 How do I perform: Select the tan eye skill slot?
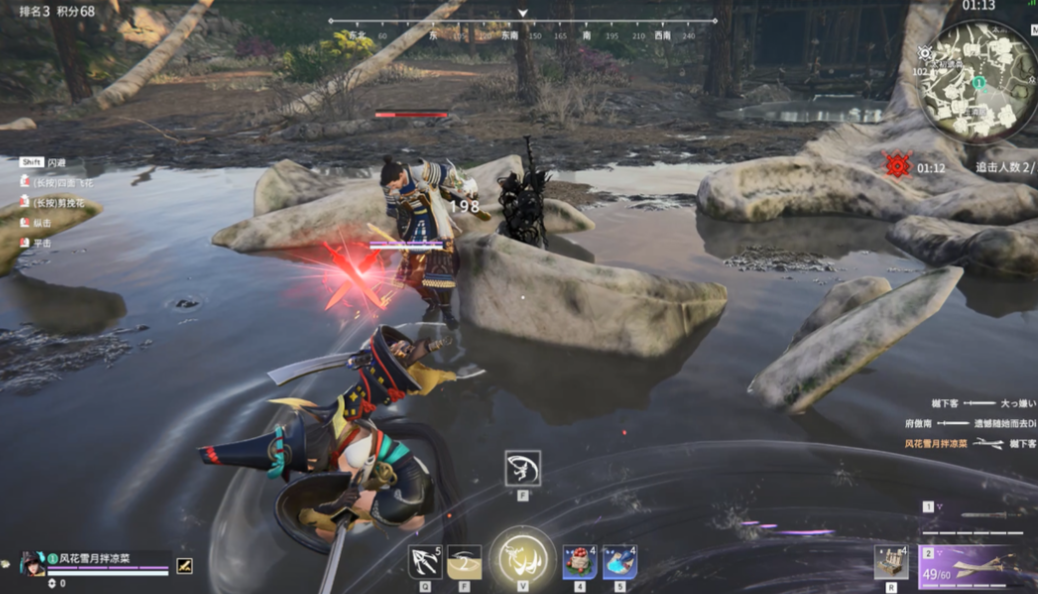[464, 562]
